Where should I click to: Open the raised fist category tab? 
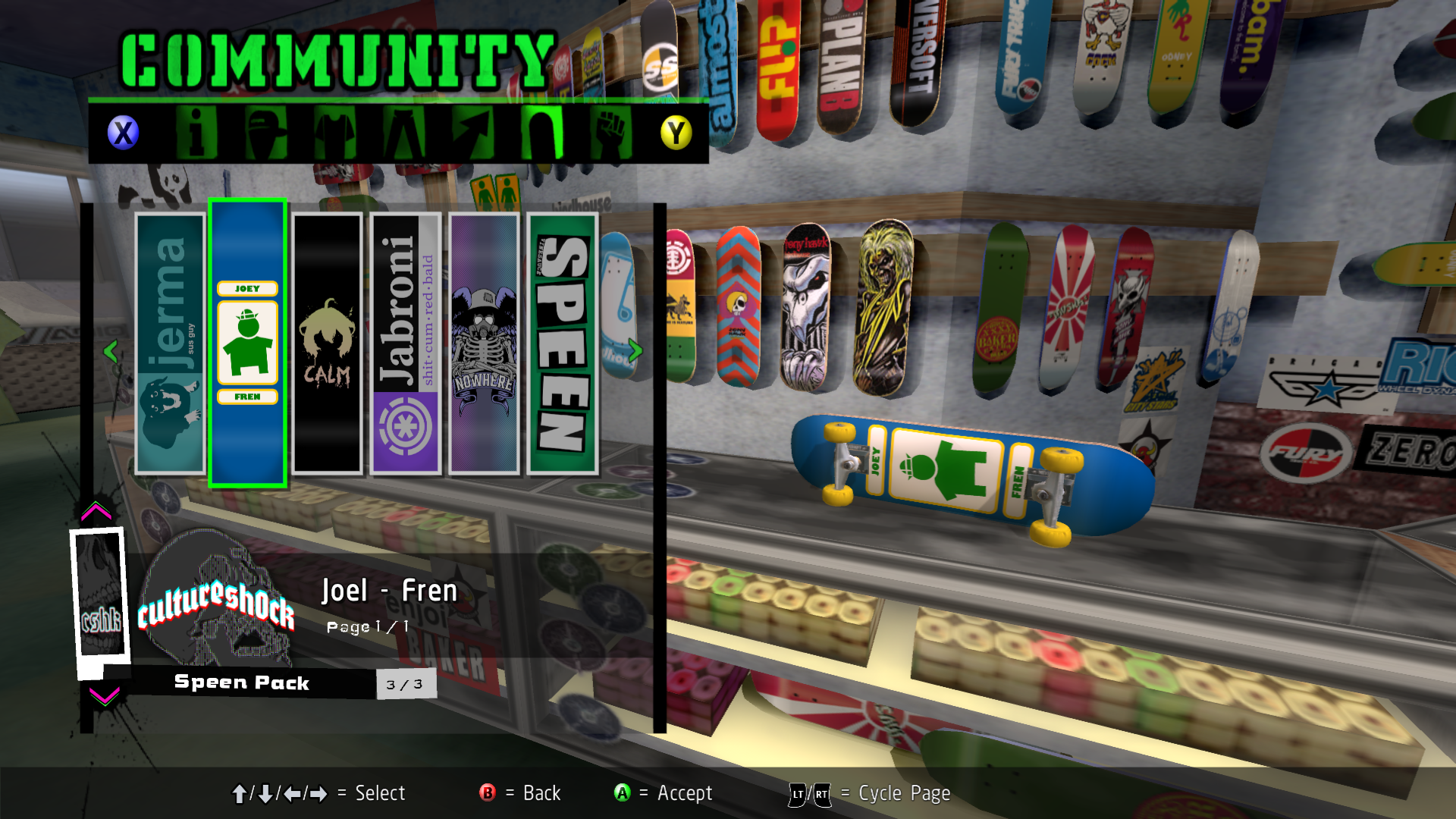pyautogui.click(x=610, y=133)
